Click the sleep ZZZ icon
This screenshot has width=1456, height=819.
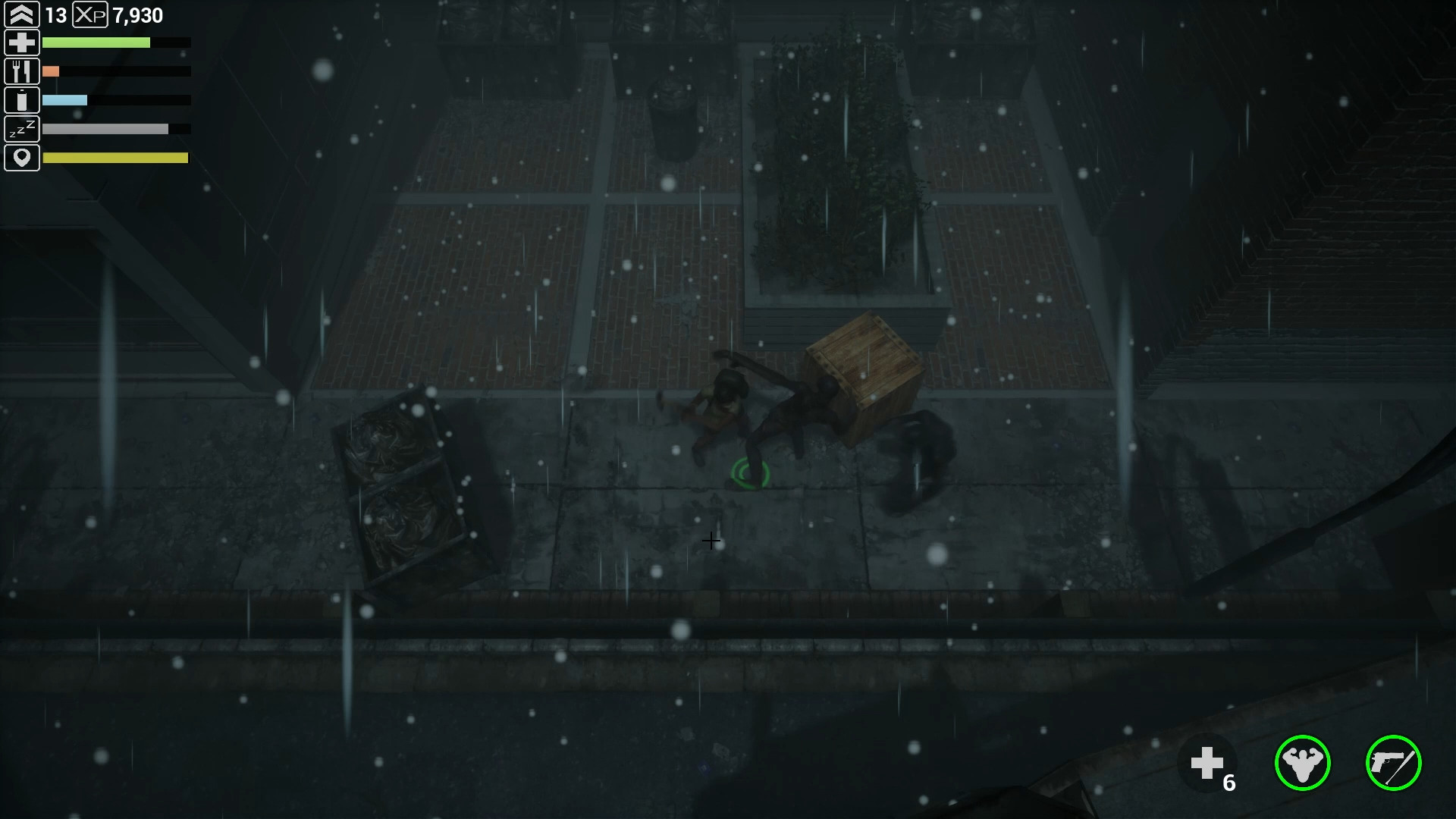coord(22,129)
